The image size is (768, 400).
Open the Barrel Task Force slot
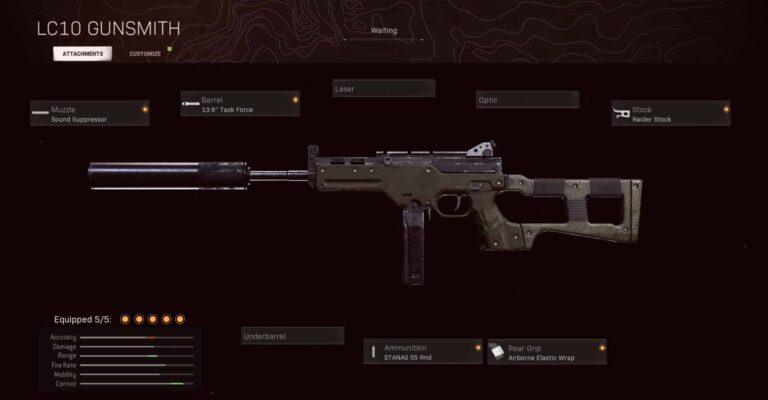240,103
